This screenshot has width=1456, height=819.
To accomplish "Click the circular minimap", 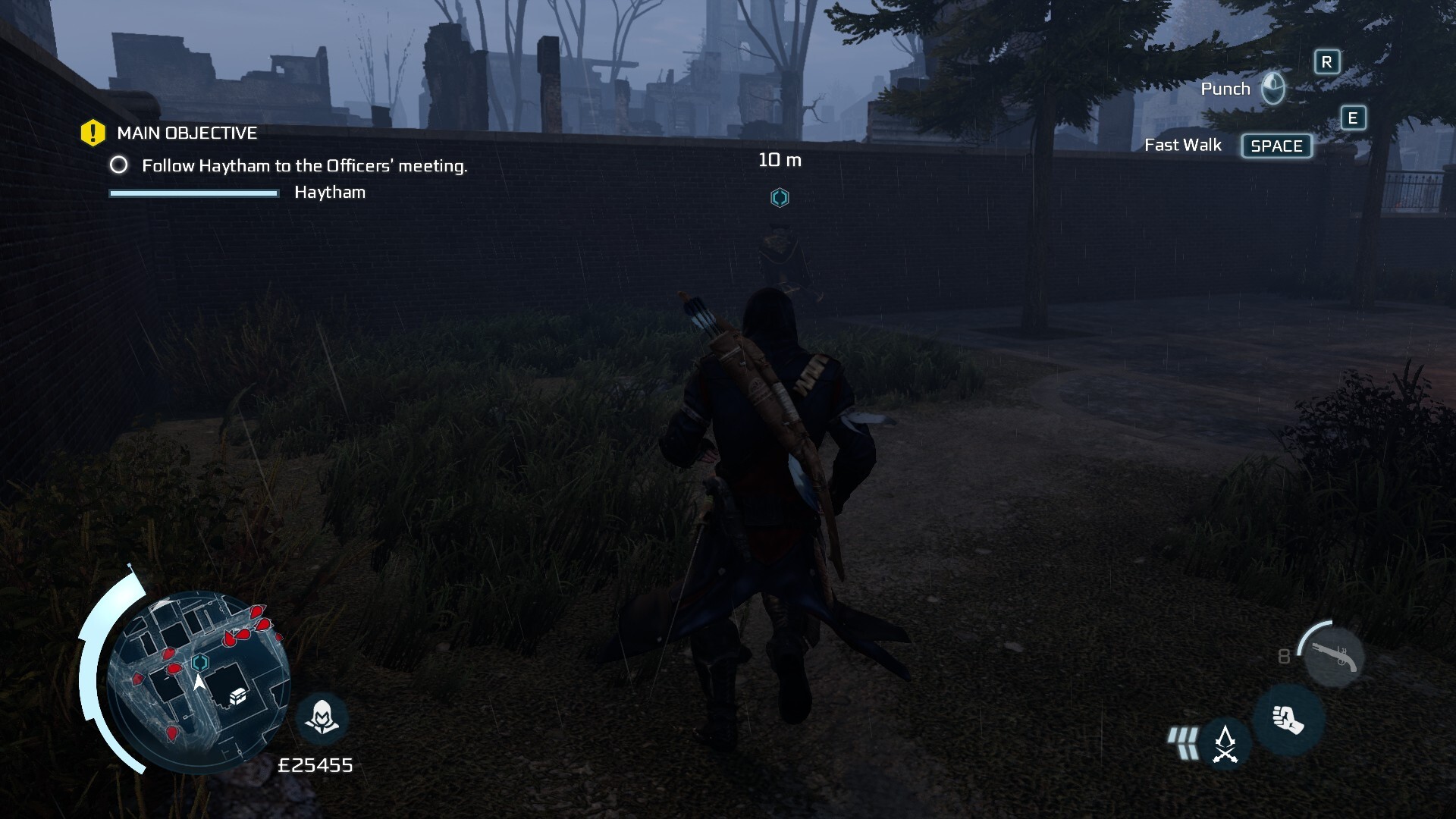I will pyautogui.click(x=199, y=681).
